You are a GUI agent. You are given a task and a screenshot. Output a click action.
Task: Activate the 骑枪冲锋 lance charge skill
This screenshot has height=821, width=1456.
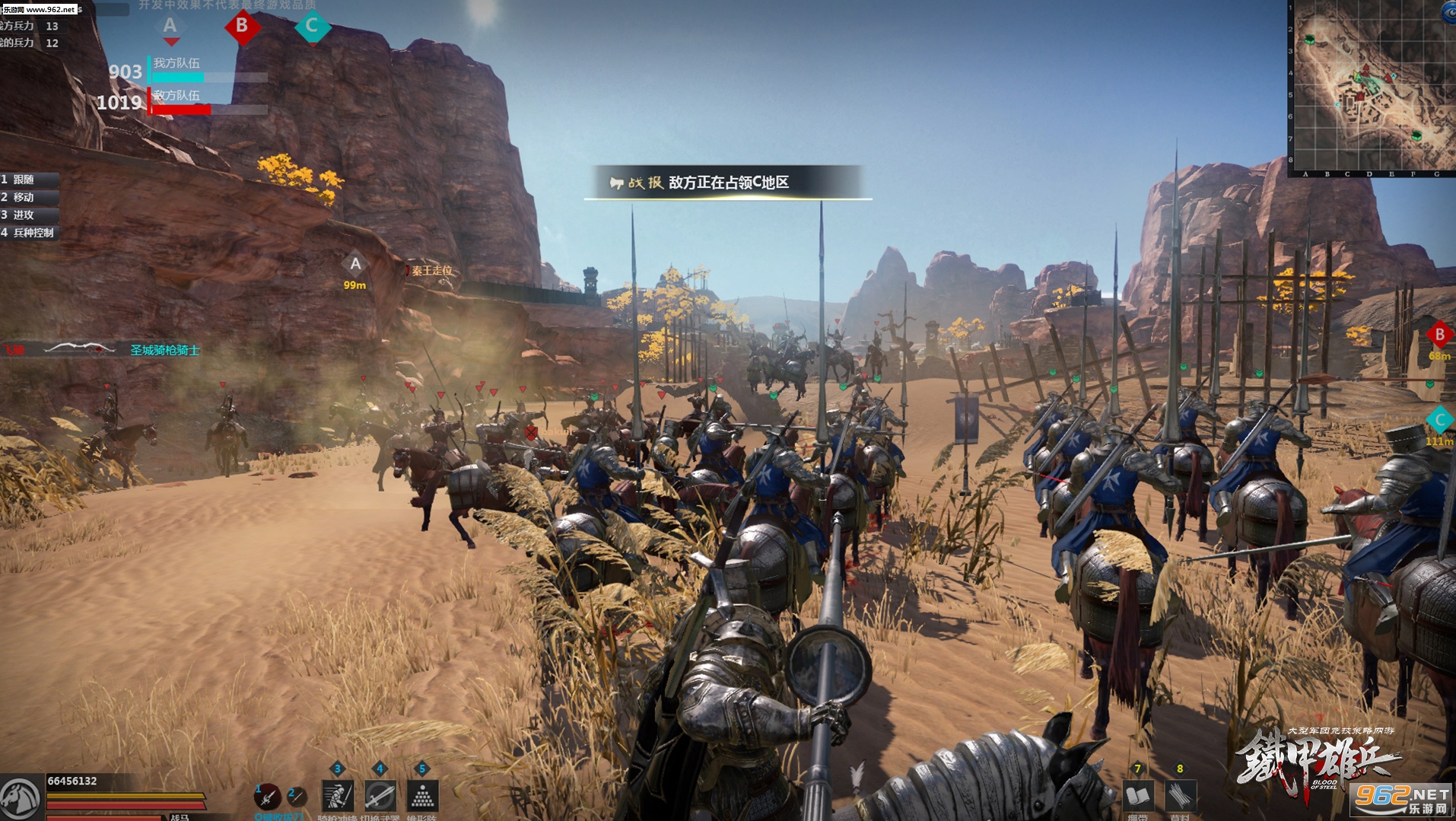click(337, 796)
